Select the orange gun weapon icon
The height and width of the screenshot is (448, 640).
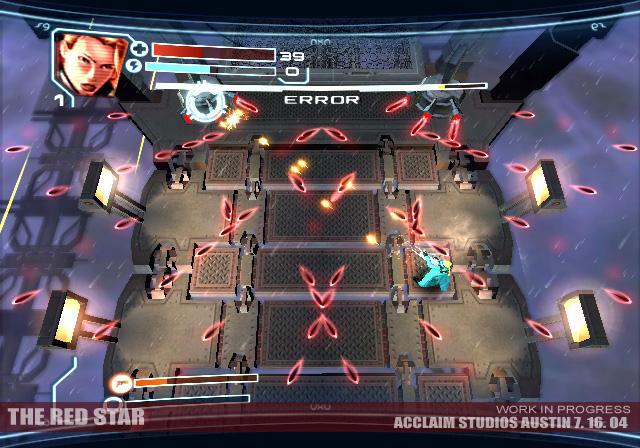(121, 381)
